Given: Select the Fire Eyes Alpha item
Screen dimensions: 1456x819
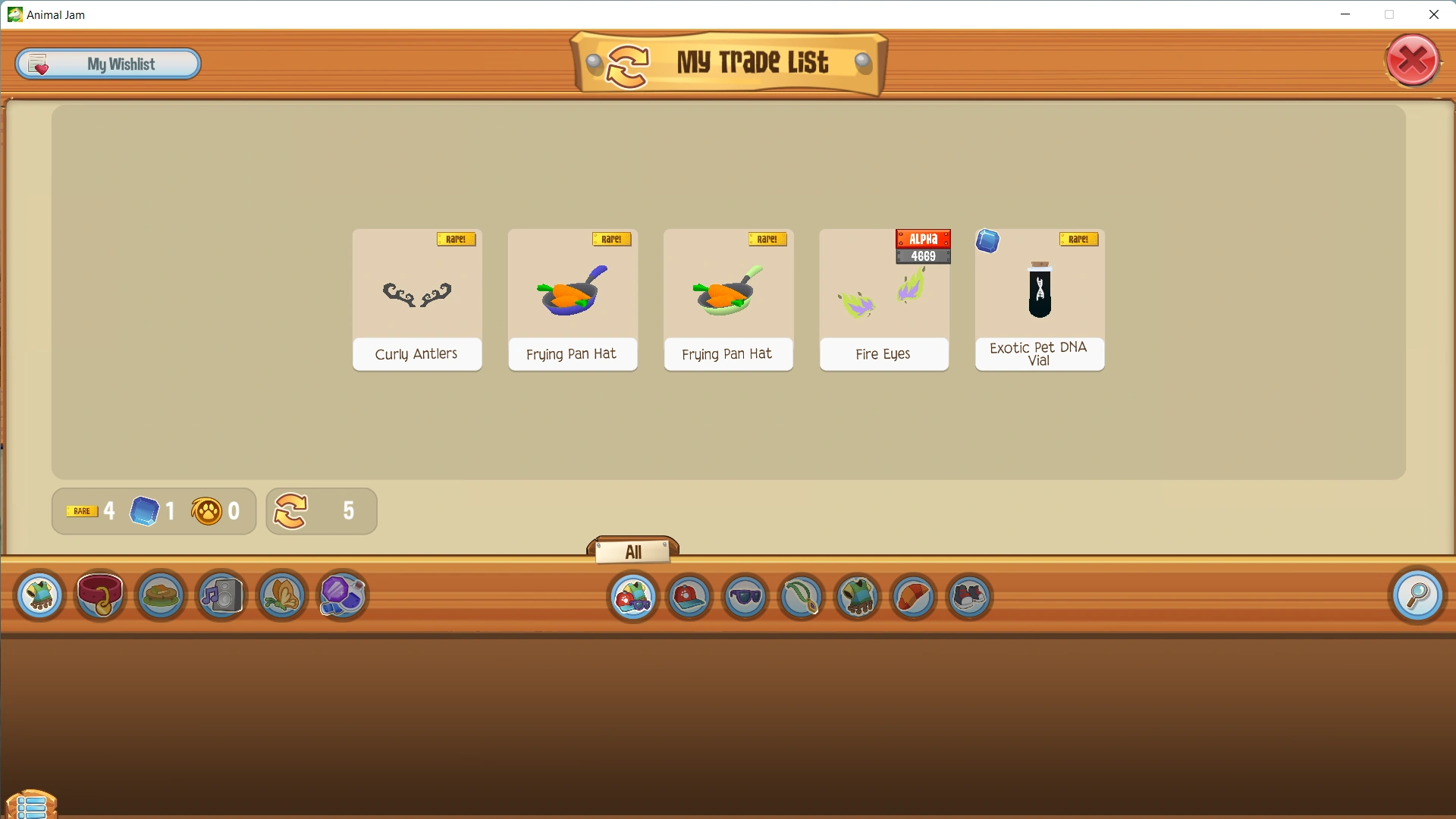Looking at the screenshot, I should (x=883, y=300).
